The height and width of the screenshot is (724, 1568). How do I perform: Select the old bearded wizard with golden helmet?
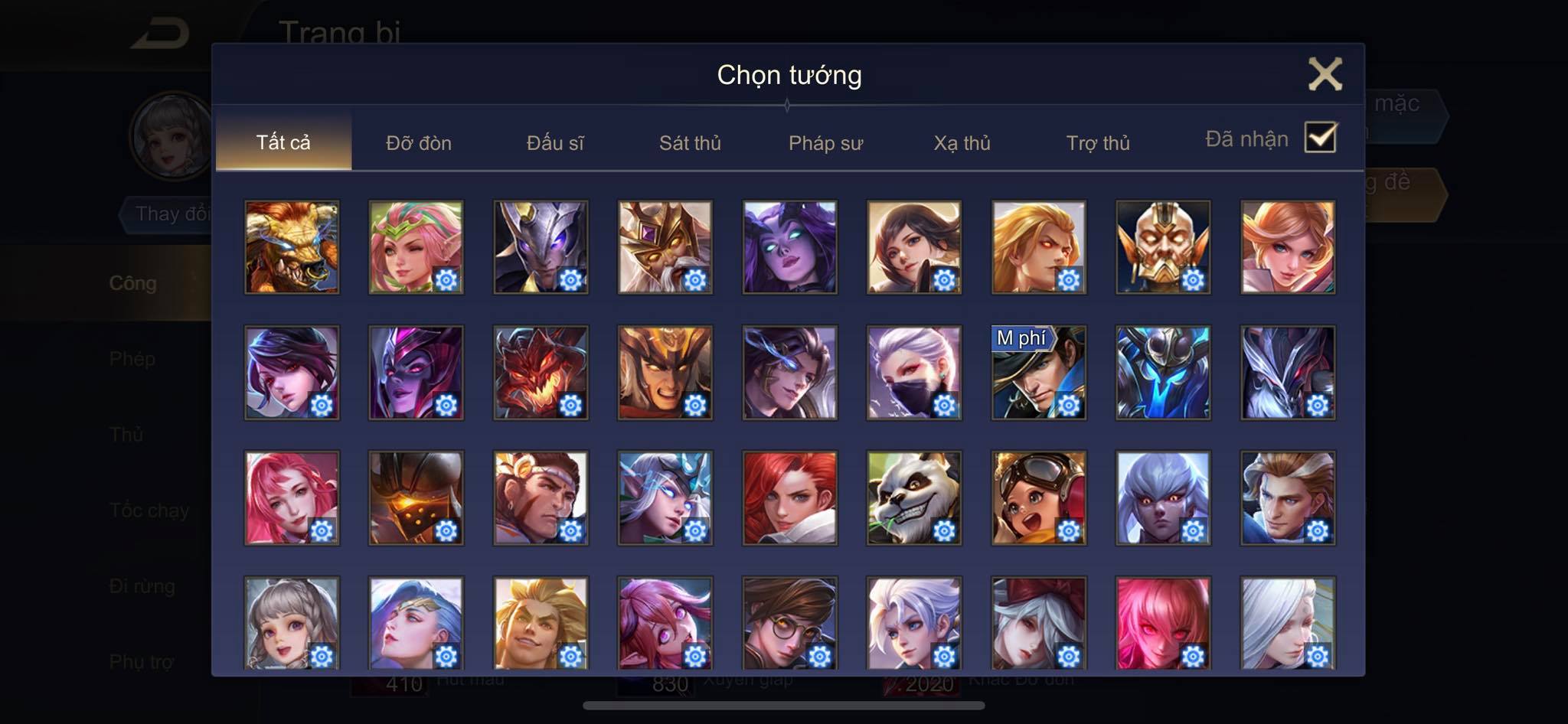[665, 247]
